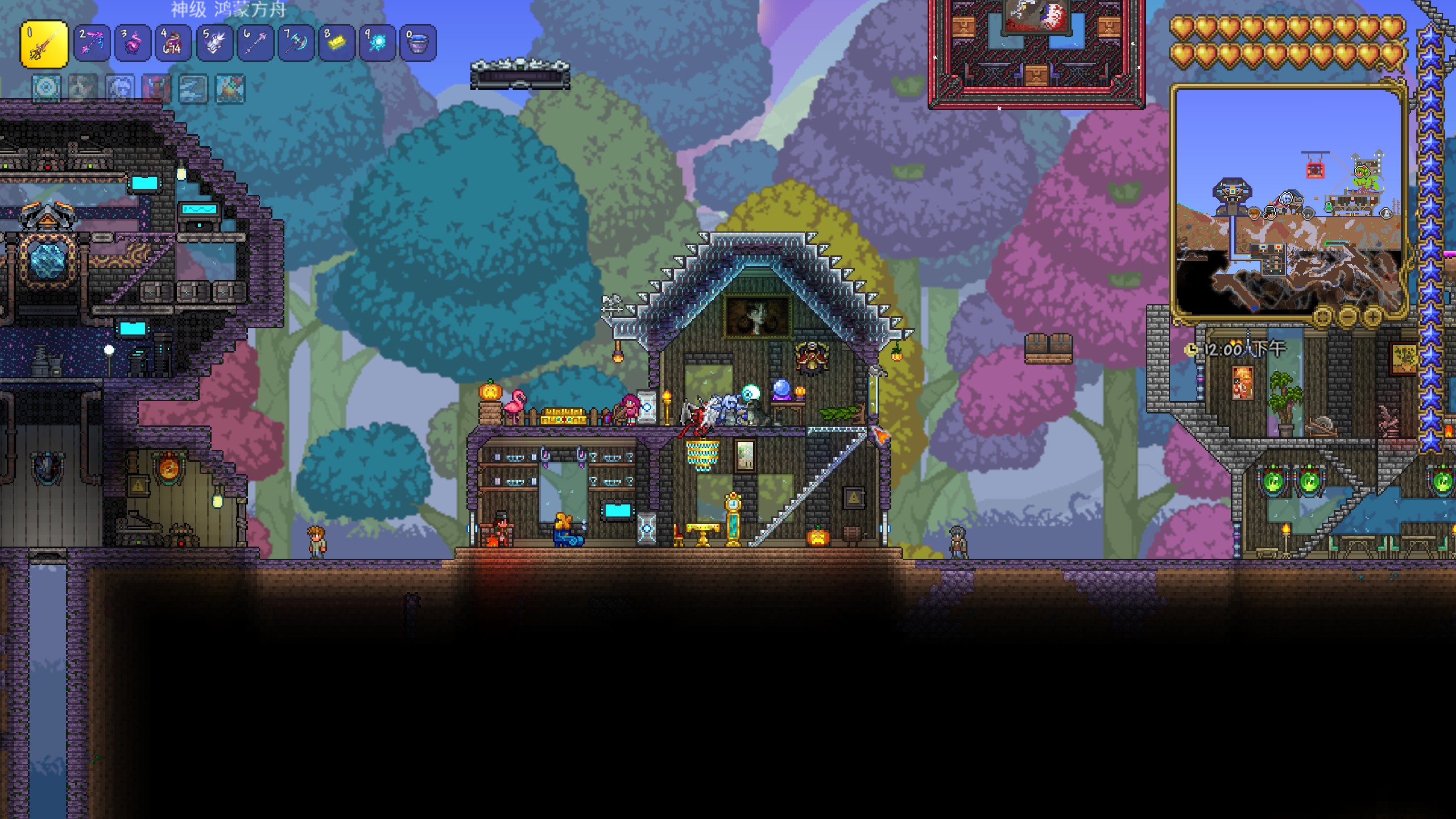Select the purple staff in slot 6
This screenshot has height=819, width=1456.
point(255,43)
